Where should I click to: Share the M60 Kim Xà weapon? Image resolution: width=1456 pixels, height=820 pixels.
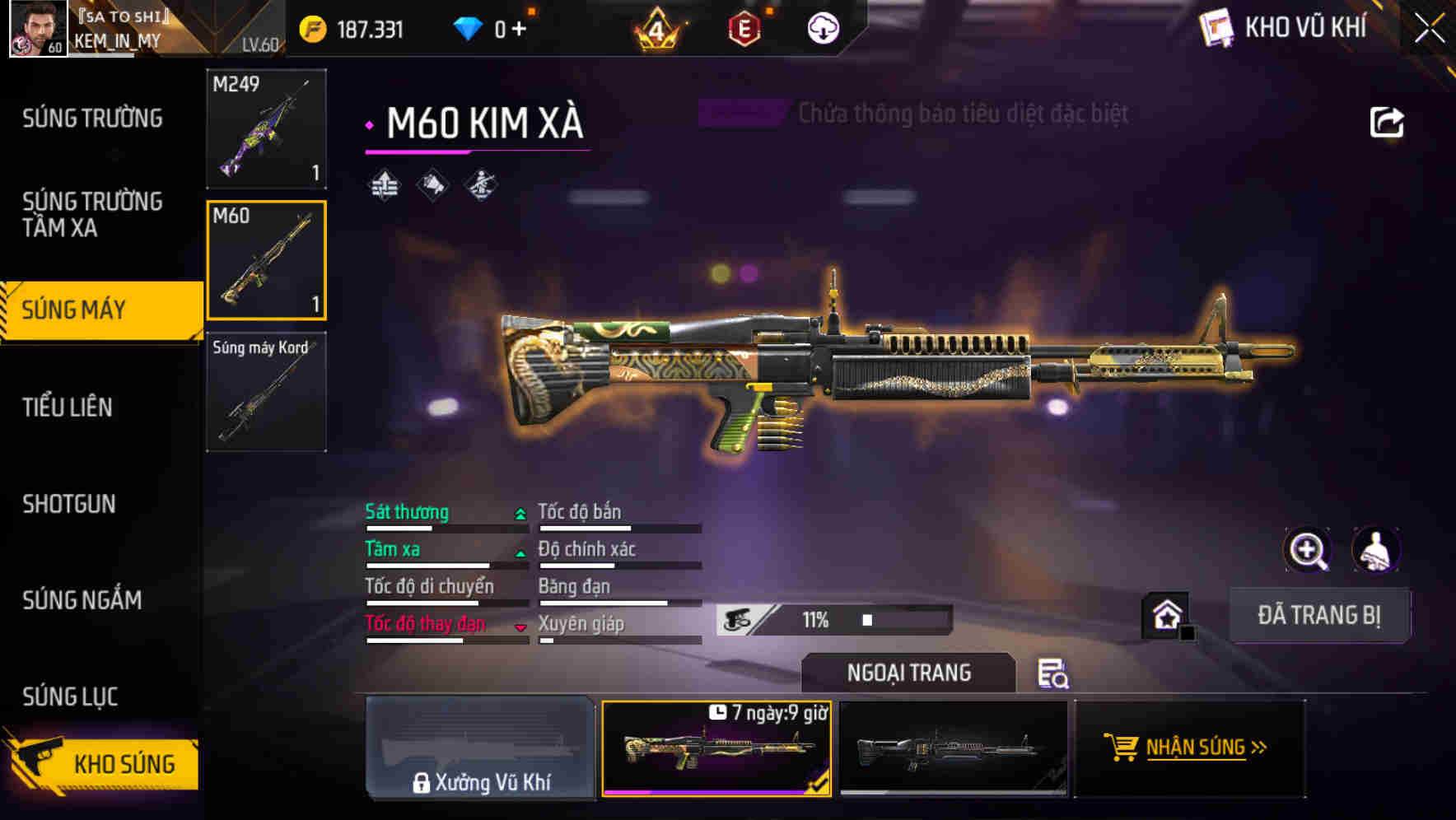1388,122
